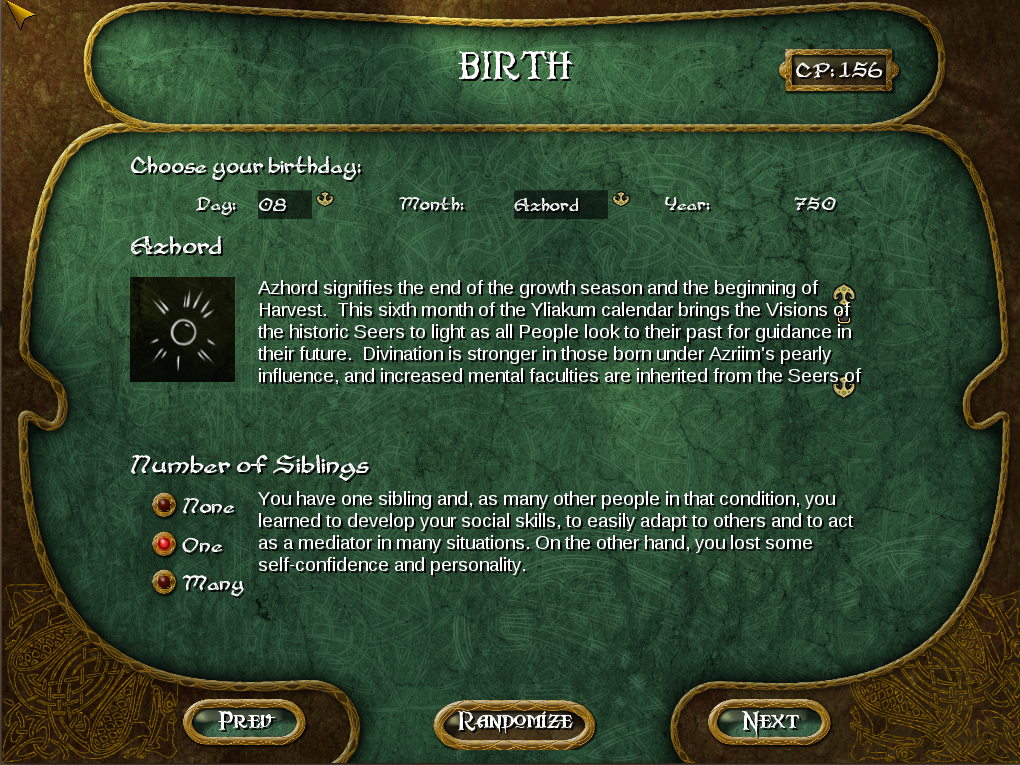
Task: Pick the Many siblings option
Action: click(164, 582)
